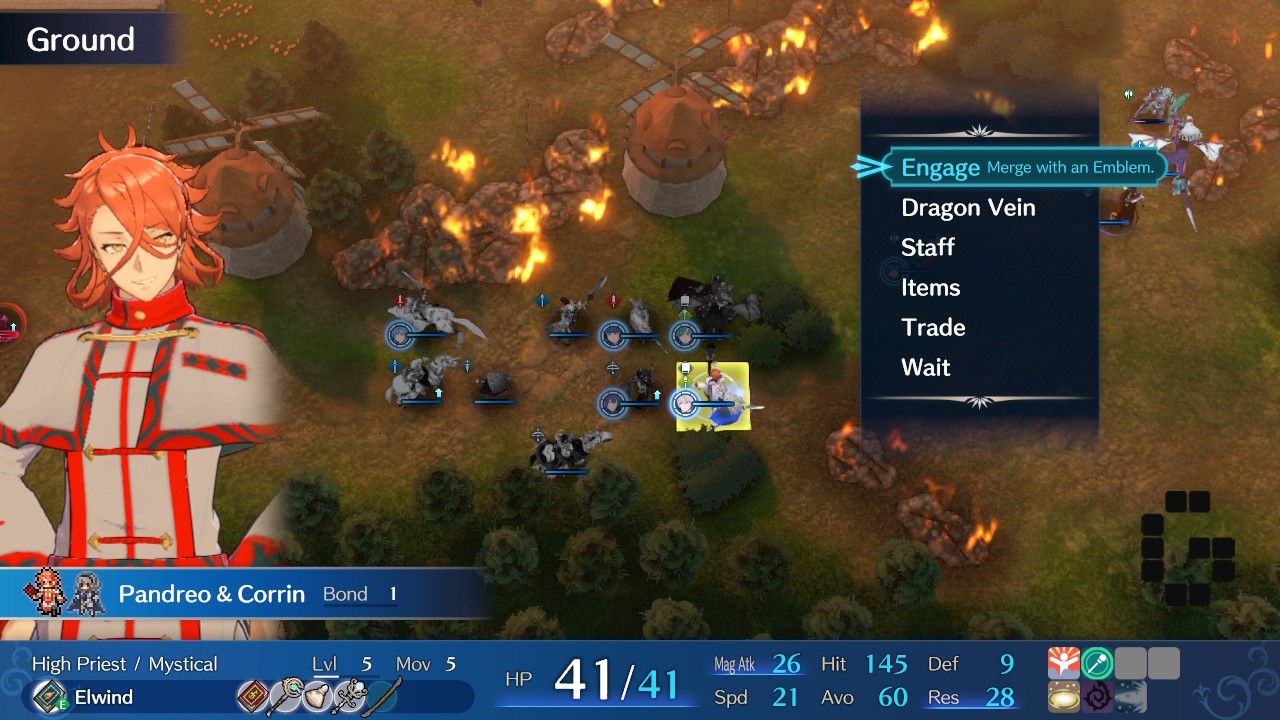Click the golden halo skill icon
1280x720 pixels.
coord(1063,696)
